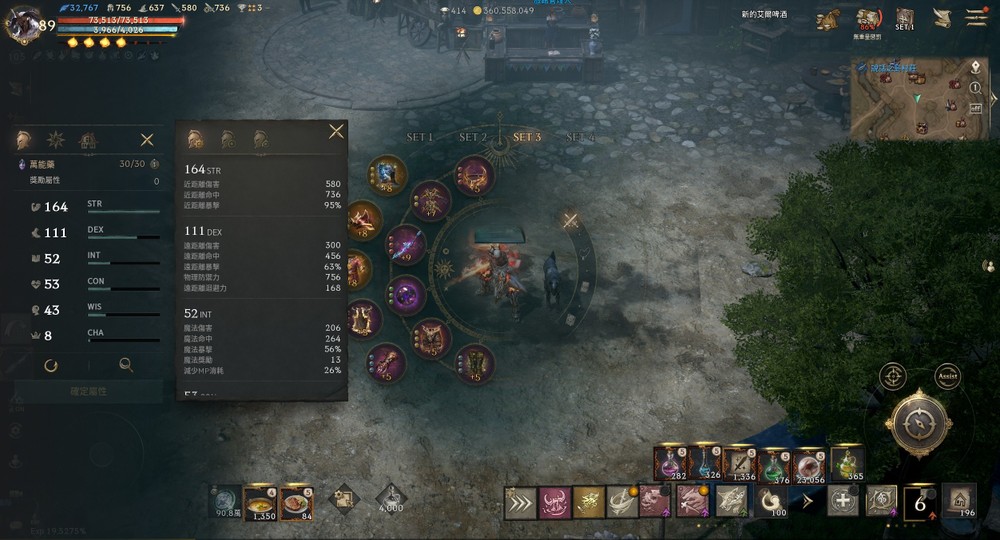
Task: Reset stat points with the circular arrow
Action: (51, 366)
